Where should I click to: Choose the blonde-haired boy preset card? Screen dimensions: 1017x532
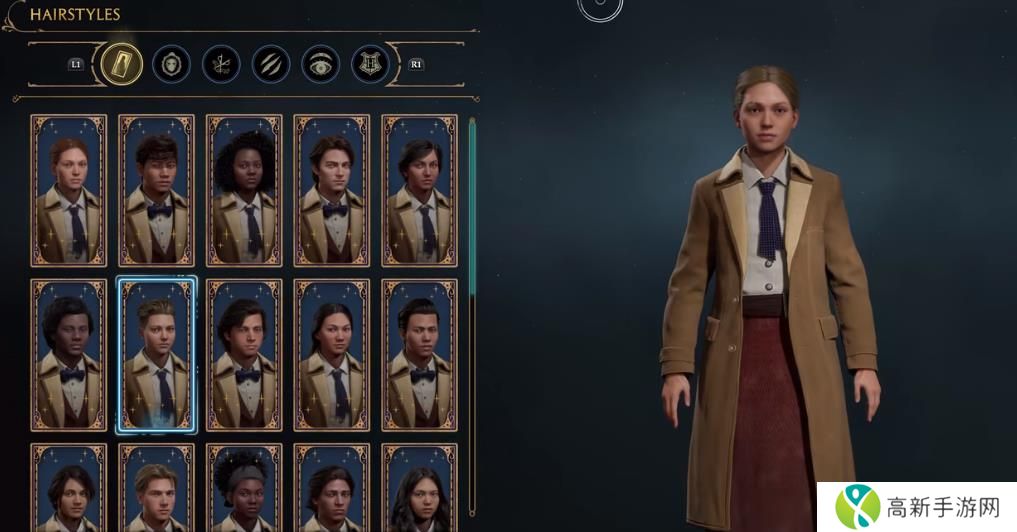coord(156,490)
